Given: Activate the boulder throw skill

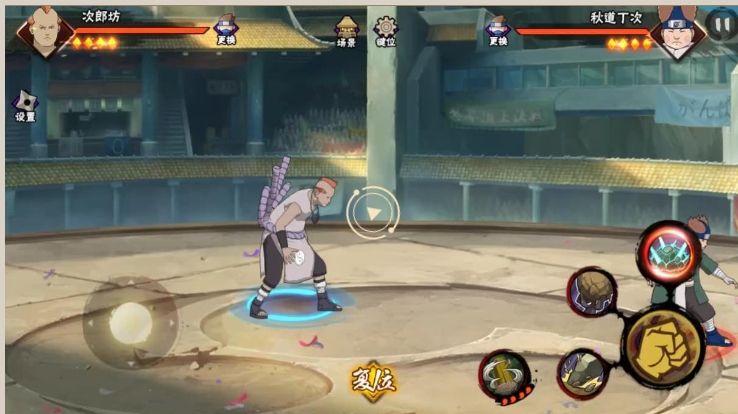Looking at the screenshot, I should coord(592,292).
